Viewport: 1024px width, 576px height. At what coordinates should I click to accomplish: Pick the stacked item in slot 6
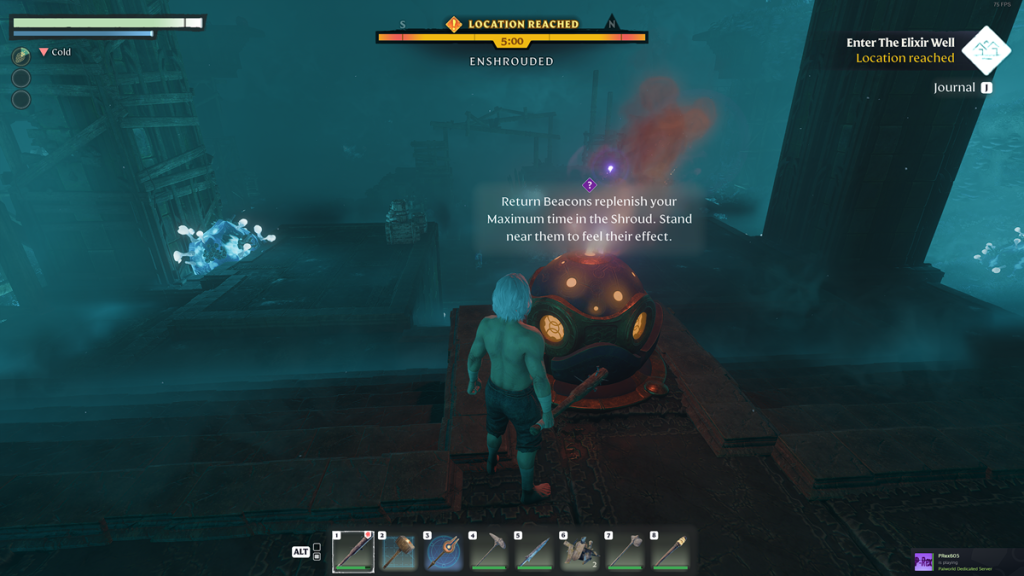coord(579,551)
